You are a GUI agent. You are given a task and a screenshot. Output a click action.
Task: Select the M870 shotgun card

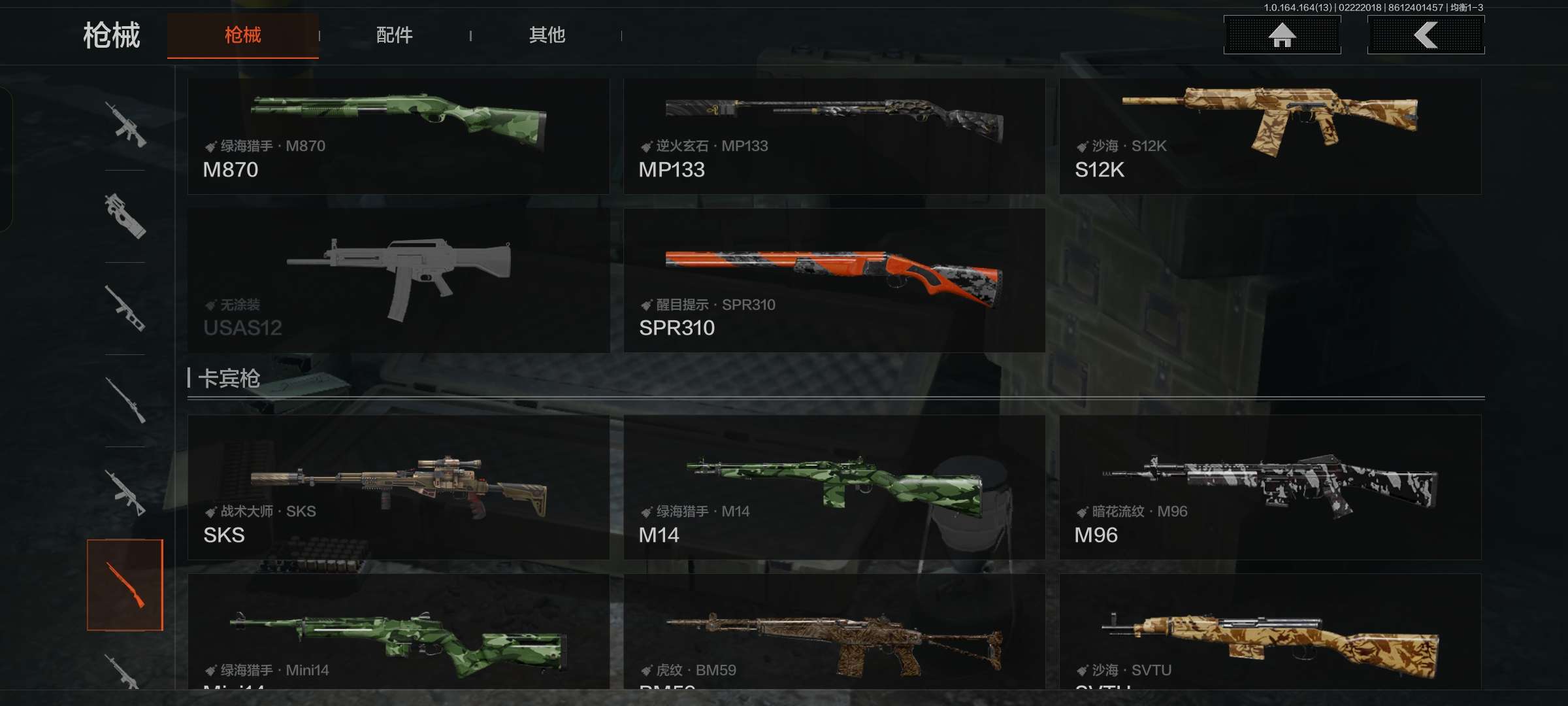[x=398, y=136]
